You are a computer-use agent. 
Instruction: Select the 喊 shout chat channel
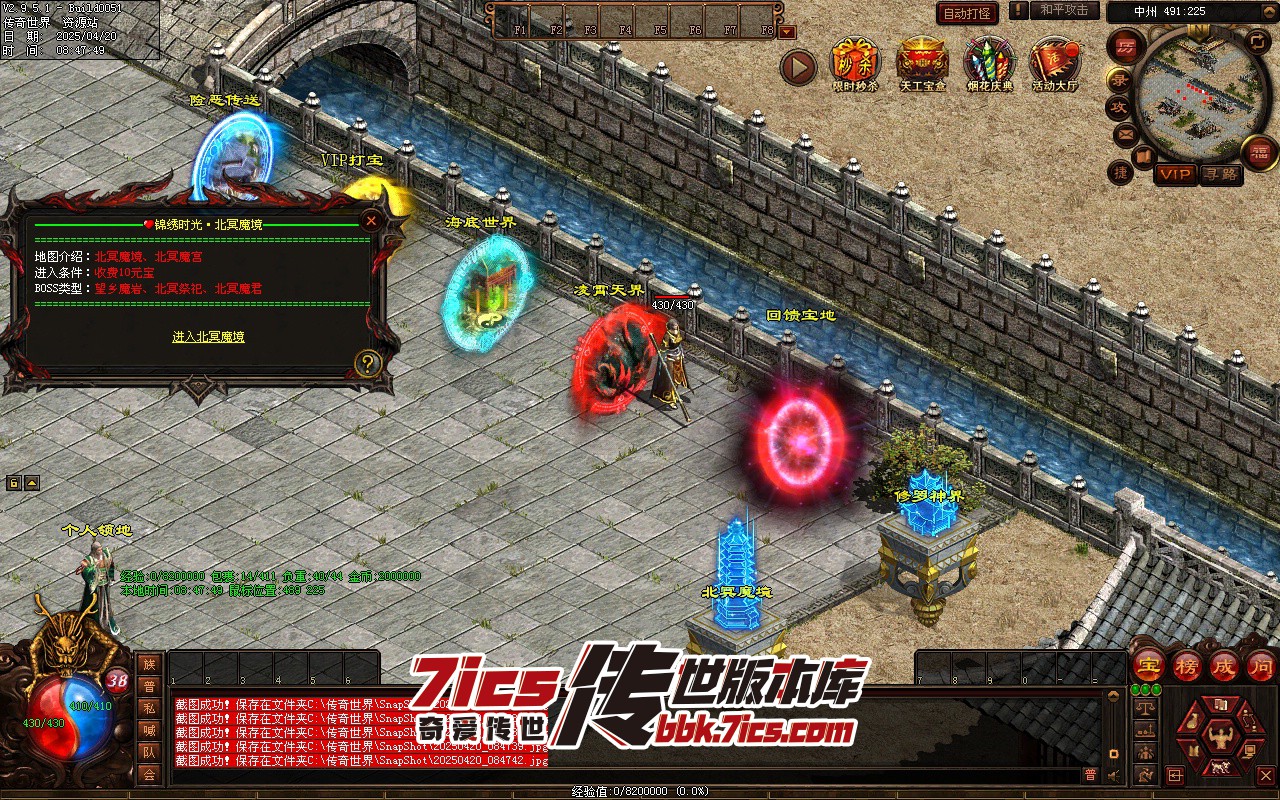[x=149, y=730]
